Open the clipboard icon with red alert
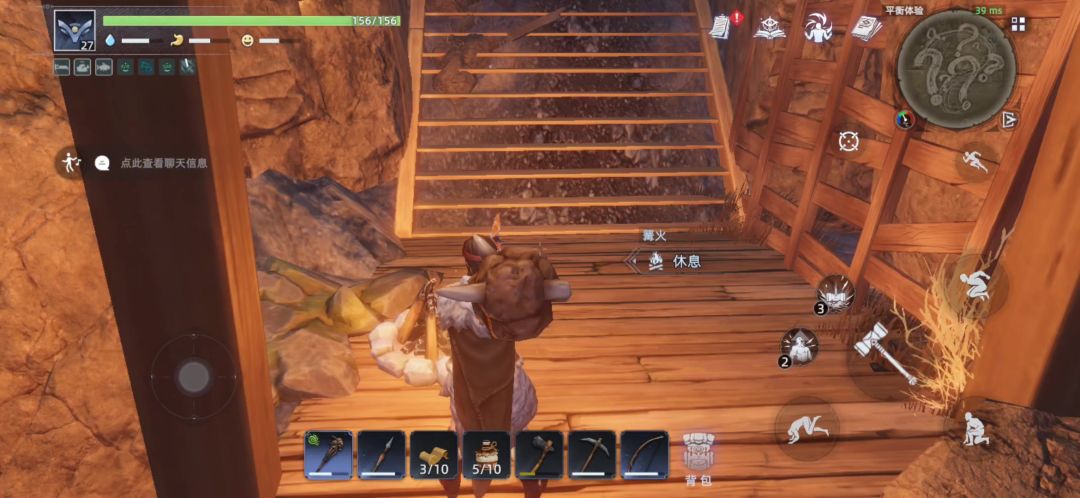Viewport: 1080px width, 498px height. [725, 27]
